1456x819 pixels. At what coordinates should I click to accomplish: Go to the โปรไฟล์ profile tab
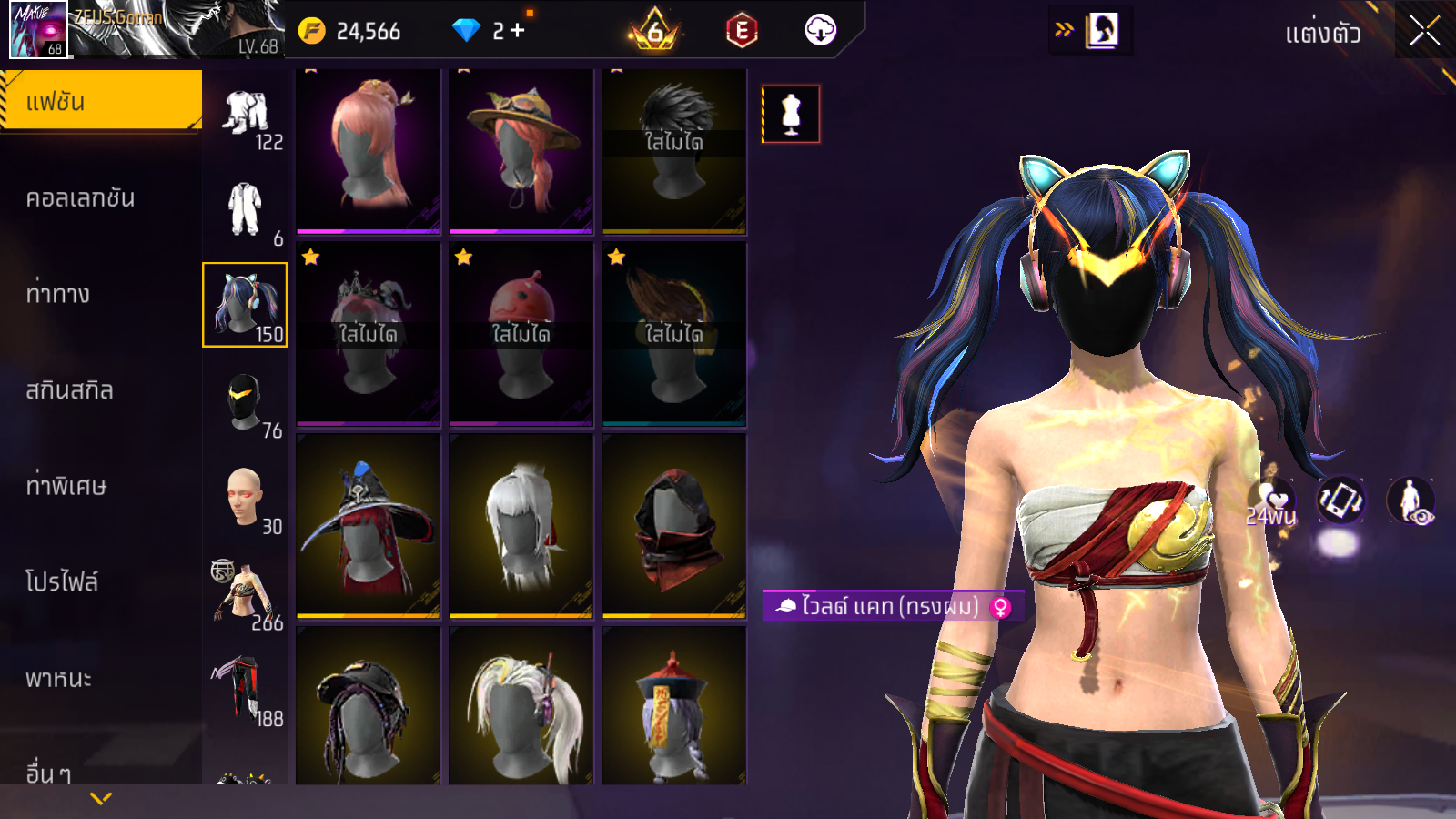coord(62,581)
